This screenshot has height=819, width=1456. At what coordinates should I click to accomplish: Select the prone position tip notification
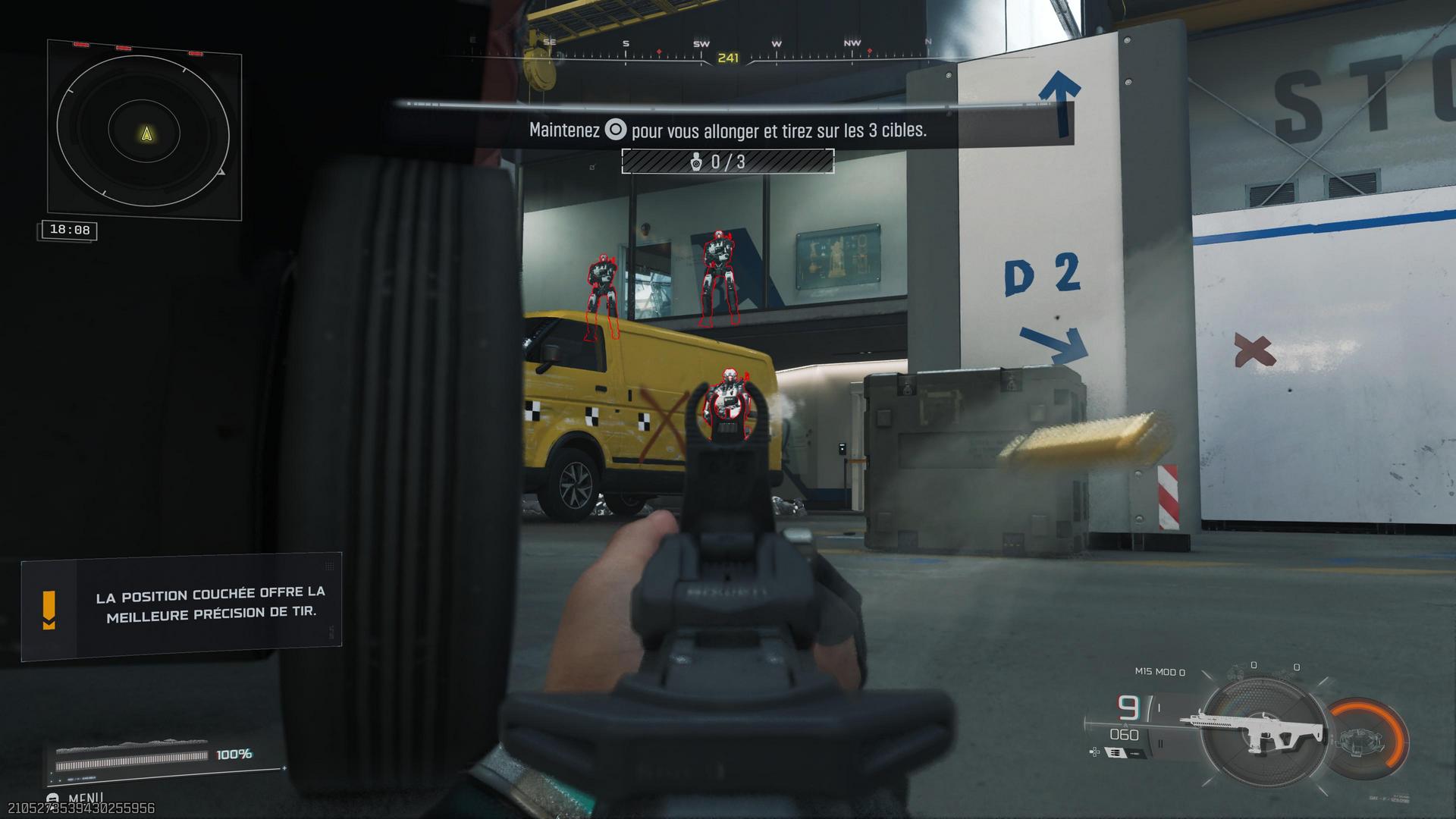pyautogui.click(x=182, y=604)
